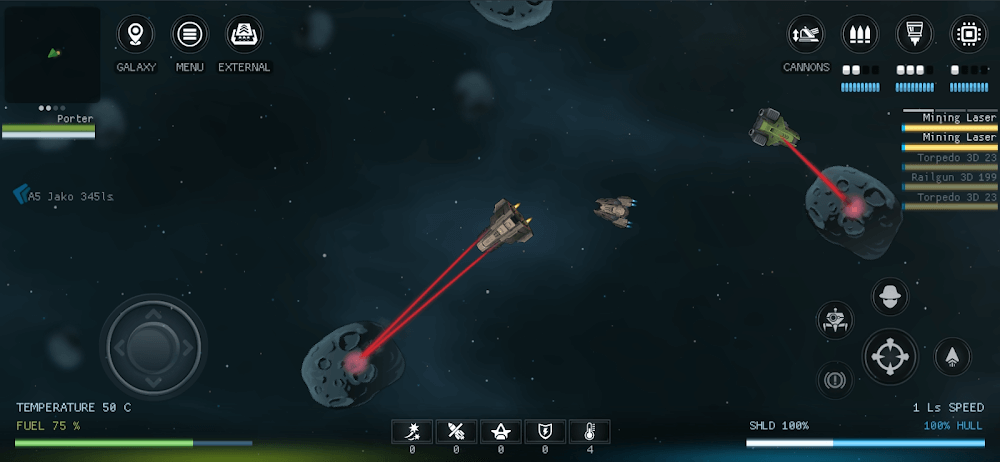The image size is (1000, 462).
Task: Activate the lightning shield booster slot
Action: tap(545, 431)
